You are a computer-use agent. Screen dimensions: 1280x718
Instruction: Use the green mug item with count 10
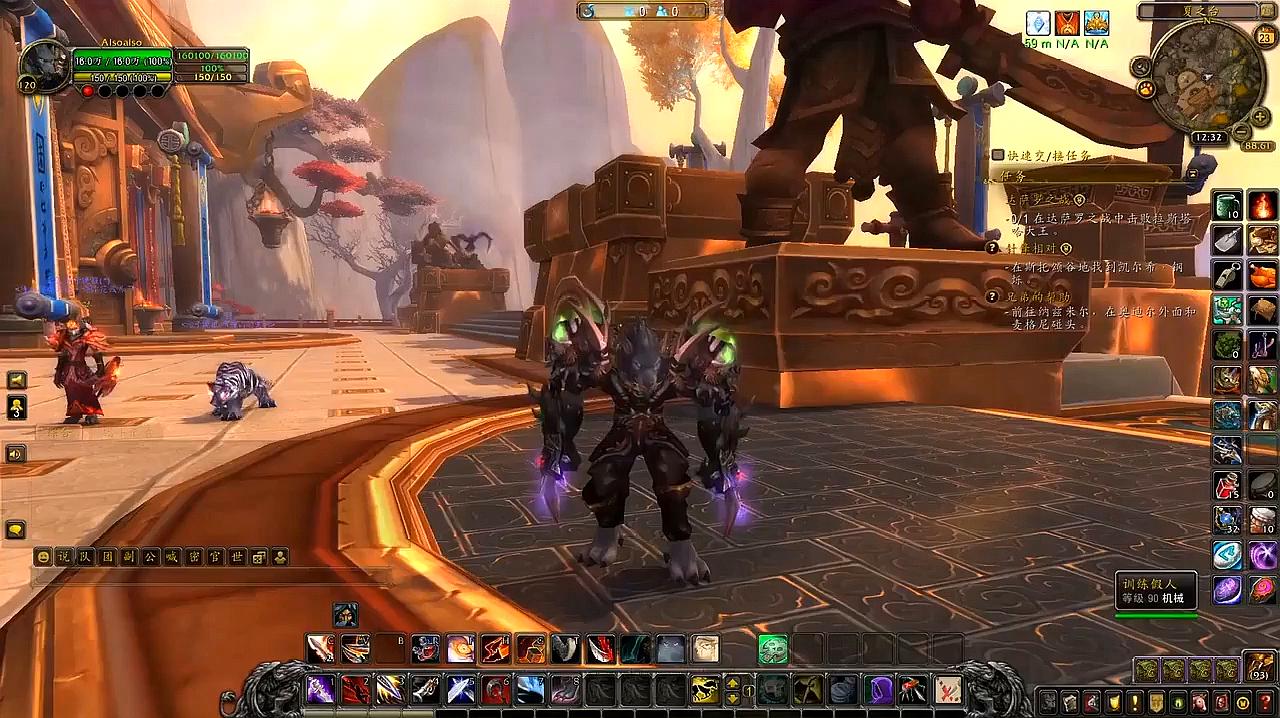(x=1228, y=206)
